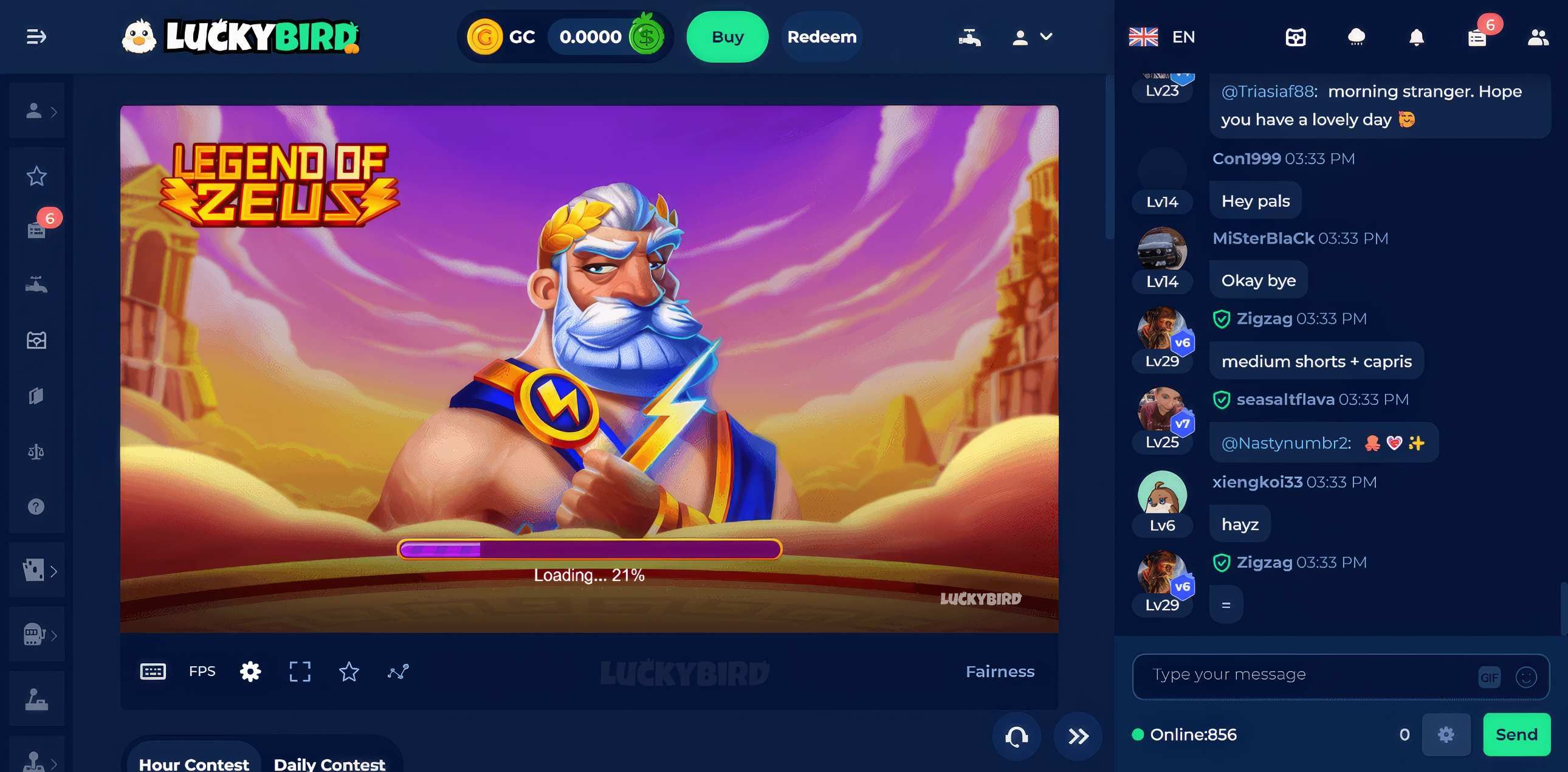Open the rain/cloud rewards icon in header

(x=1355, y=36)
